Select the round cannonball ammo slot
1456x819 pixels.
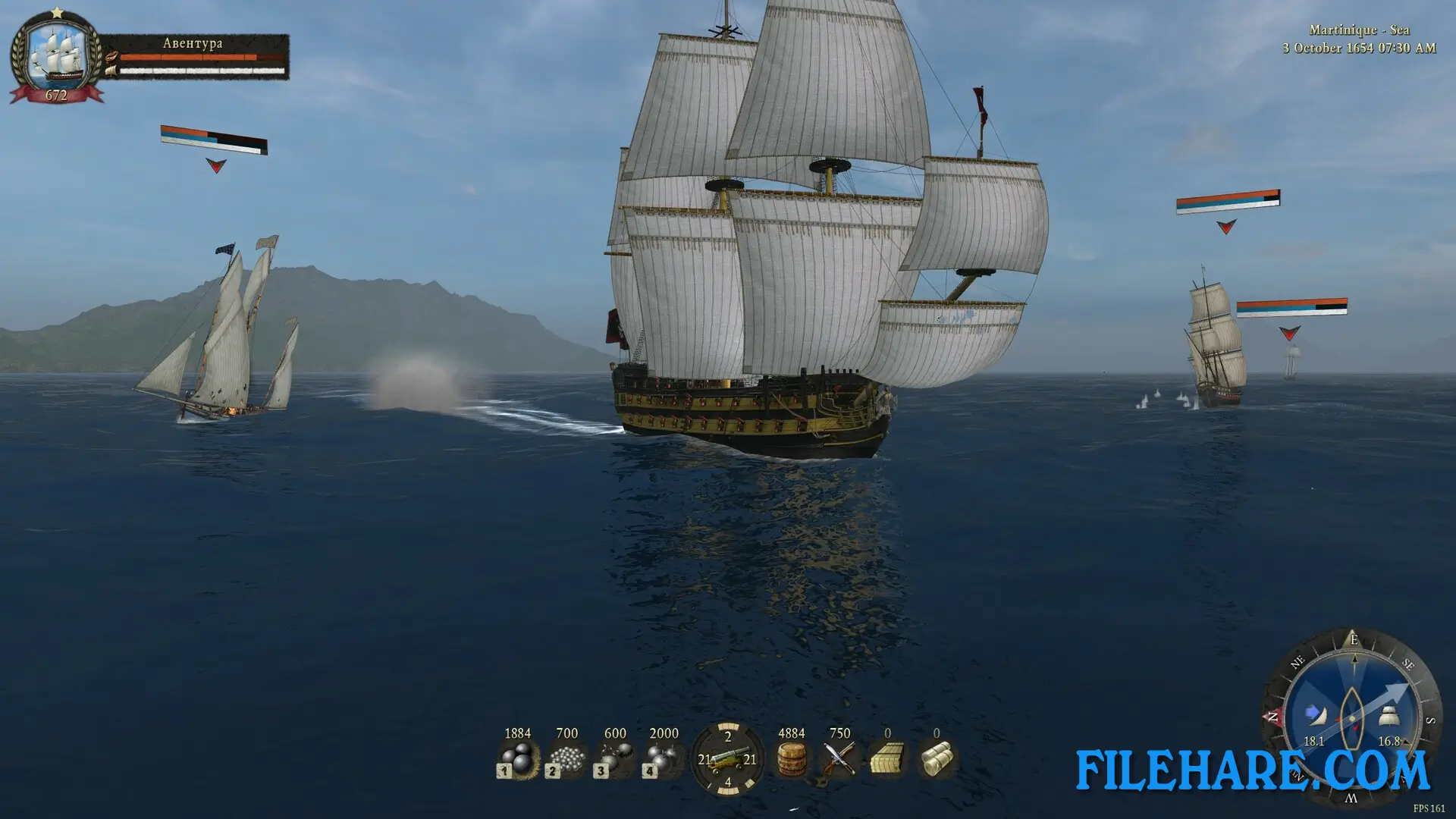click(x=518, y=759)
